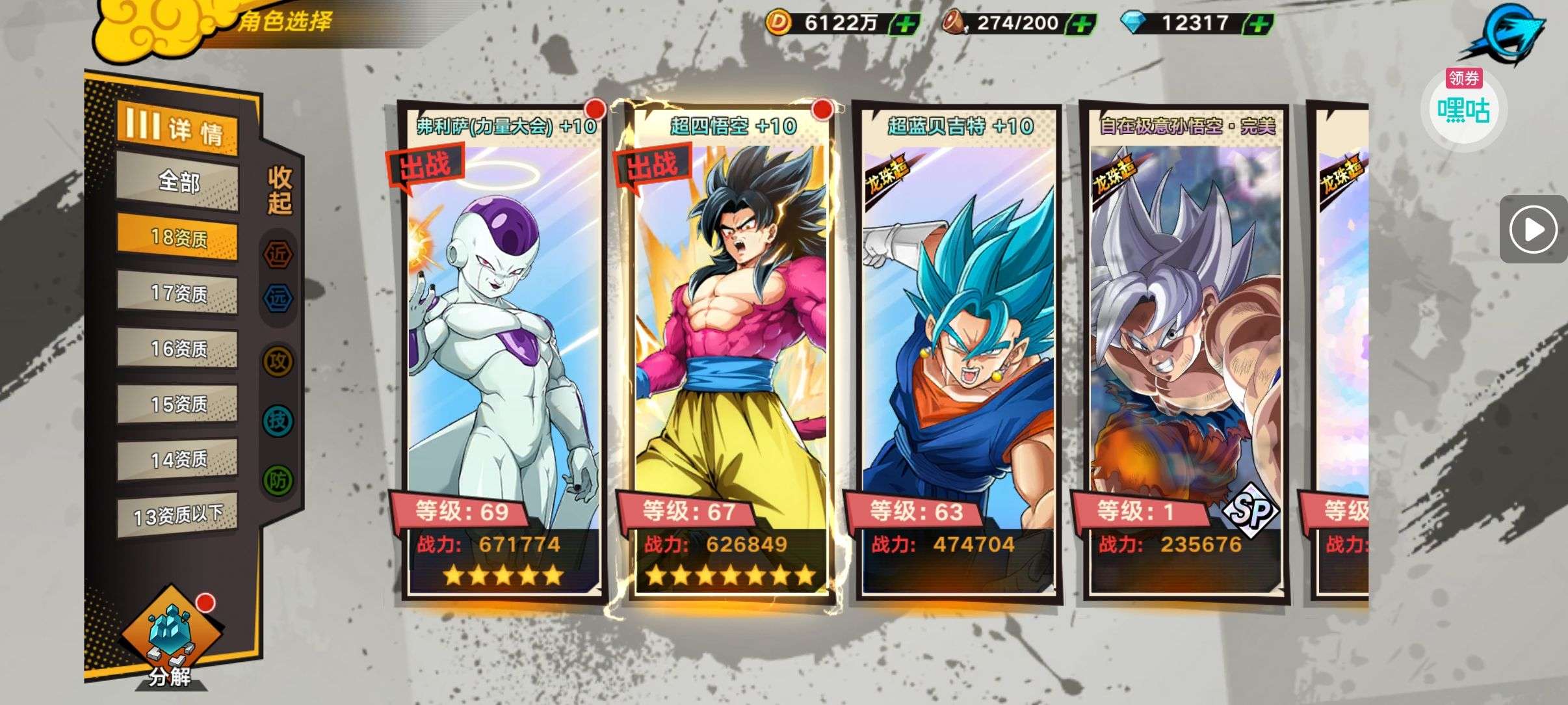Open the 13资质以下 filter tab
Image resolution: width=1568 pixels, height=705 pixels.
[x=178, y=516]
